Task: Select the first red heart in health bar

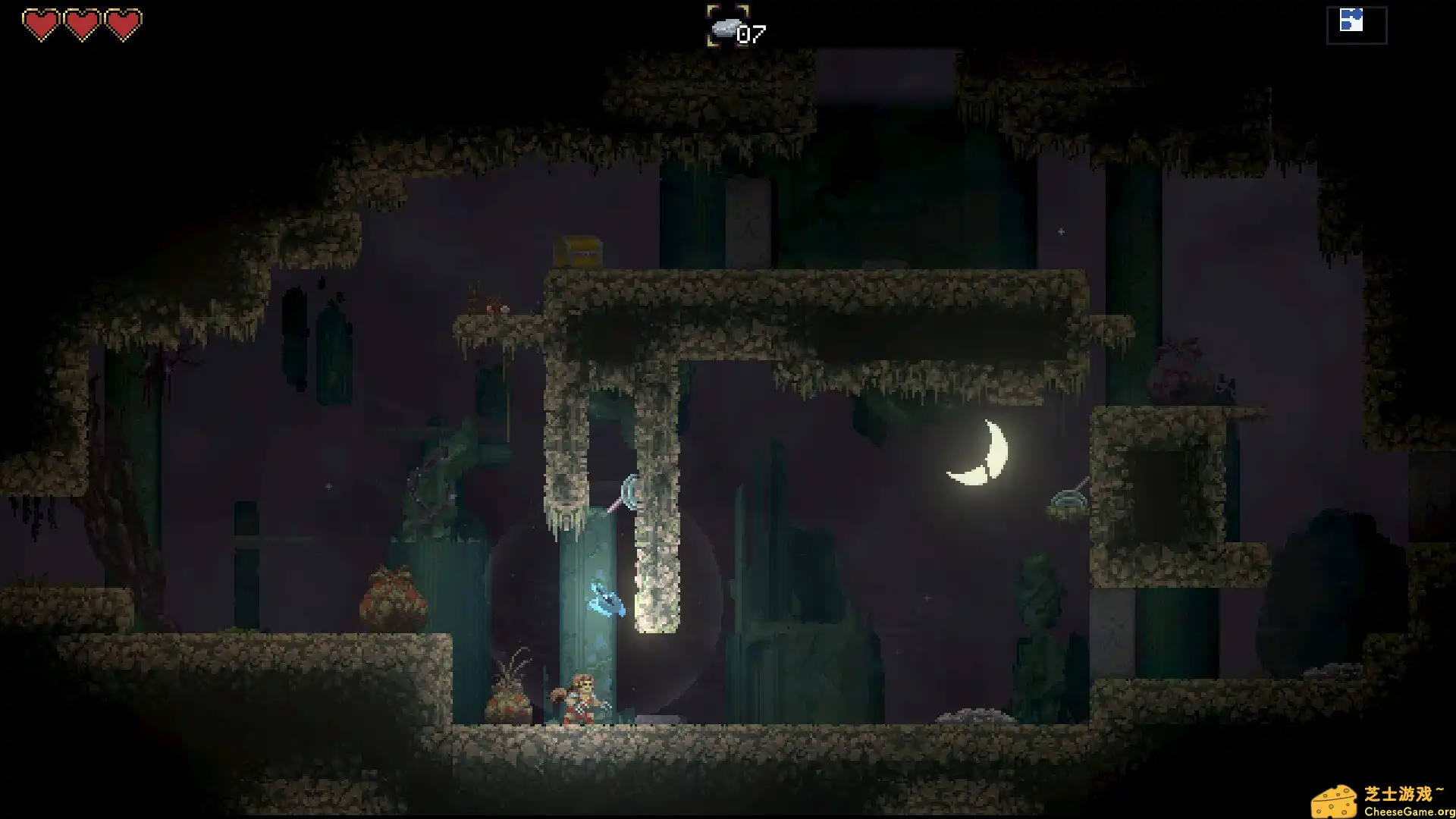Action: point(43,21)
